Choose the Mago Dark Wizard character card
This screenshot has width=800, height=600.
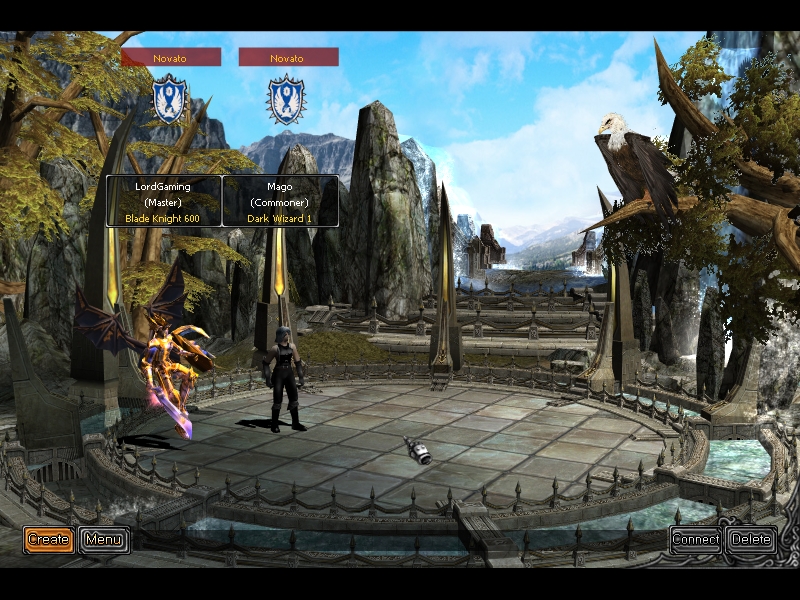click(x=280, y=201)
